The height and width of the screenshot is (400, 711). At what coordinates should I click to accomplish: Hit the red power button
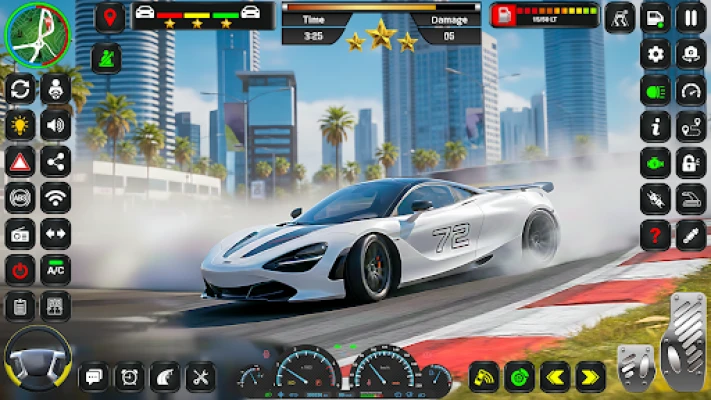point(19,269)
